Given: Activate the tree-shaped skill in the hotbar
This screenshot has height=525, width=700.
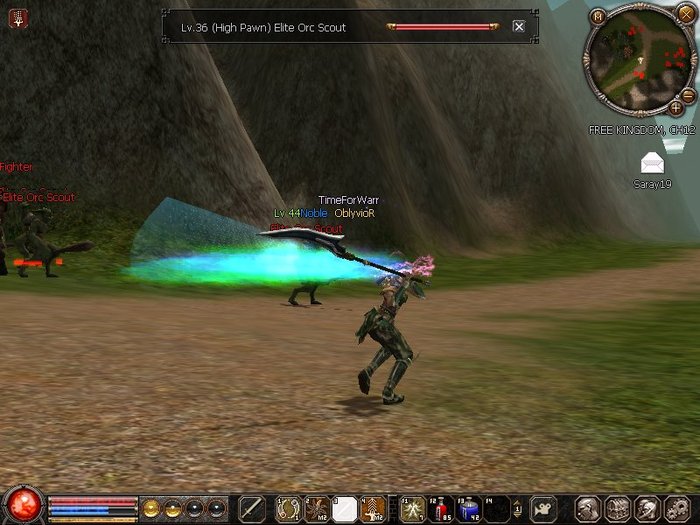Looking at the screenshot, I should (373, 508).
